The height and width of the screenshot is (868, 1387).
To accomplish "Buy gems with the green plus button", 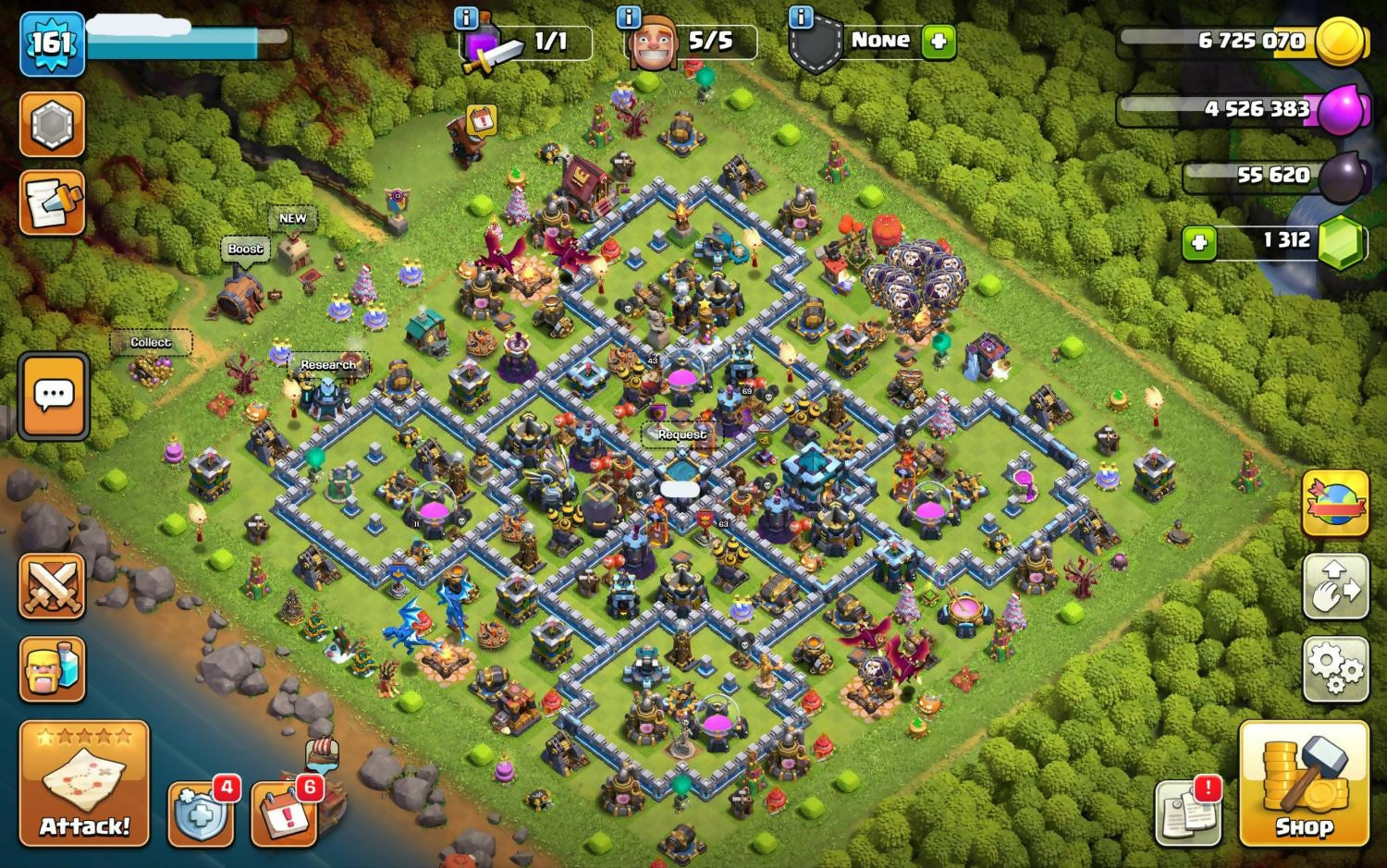I will 1199,243.
